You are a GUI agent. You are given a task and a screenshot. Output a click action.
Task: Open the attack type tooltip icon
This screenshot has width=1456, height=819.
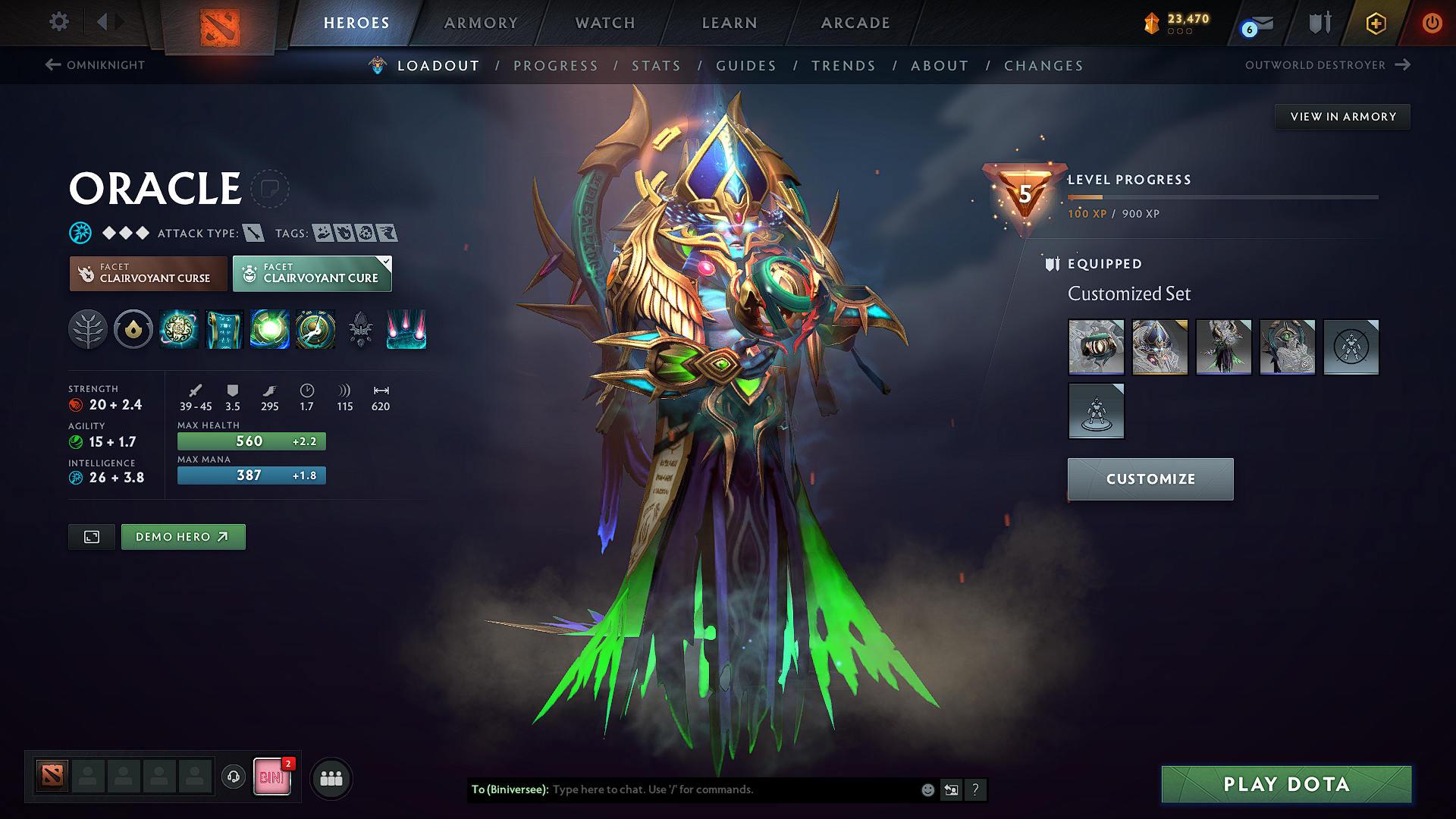coord(255,233)
